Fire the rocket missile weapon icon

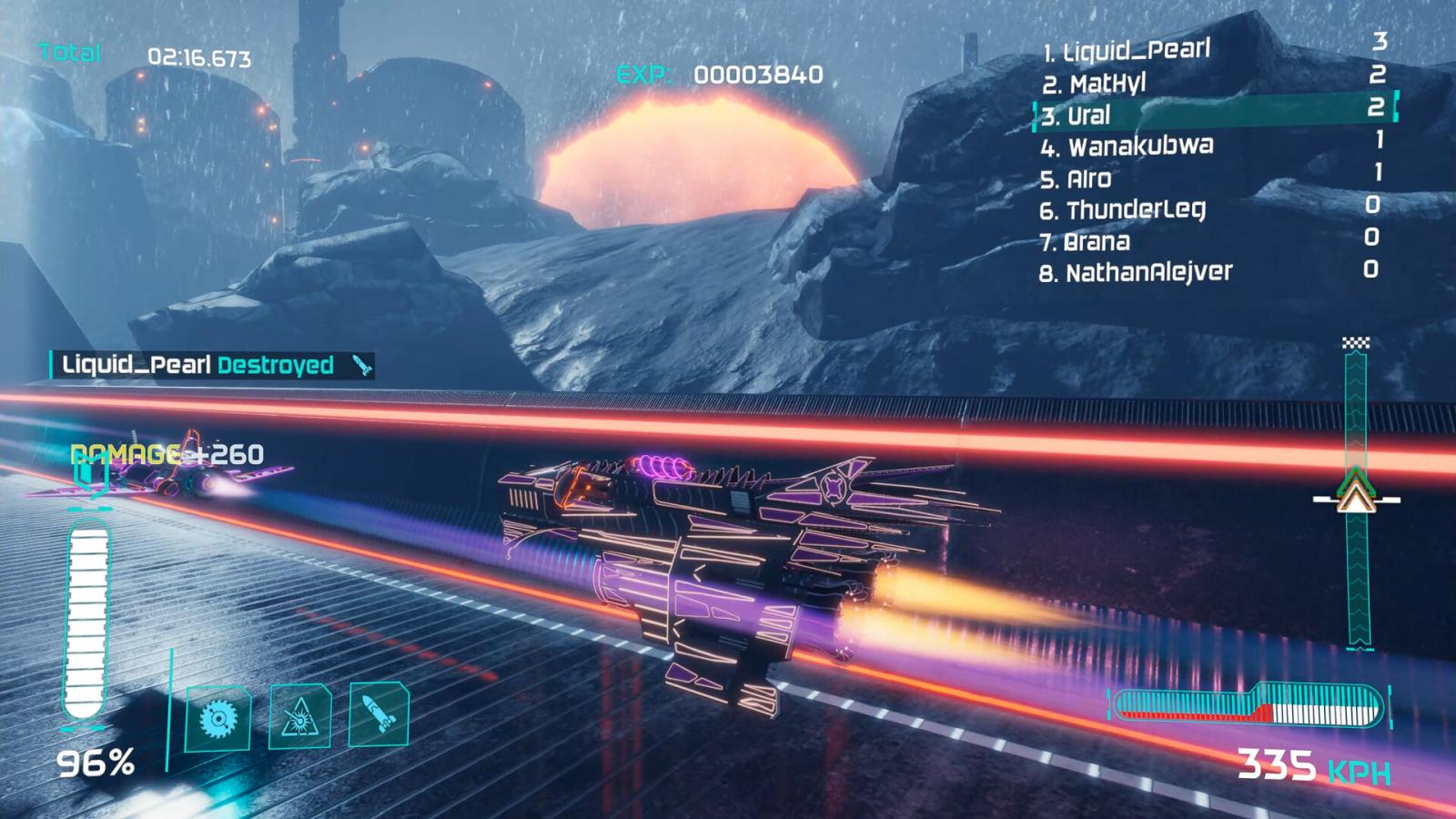(379, 713)
